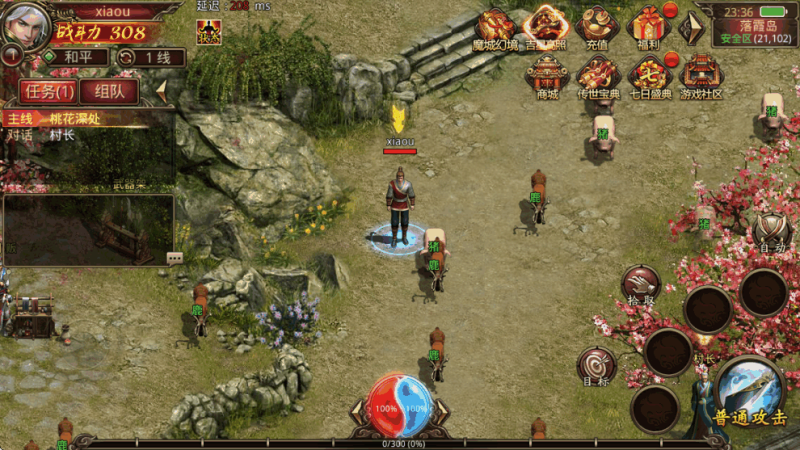
Task: Open the 商城 shop icon
Action: [547, 75]
